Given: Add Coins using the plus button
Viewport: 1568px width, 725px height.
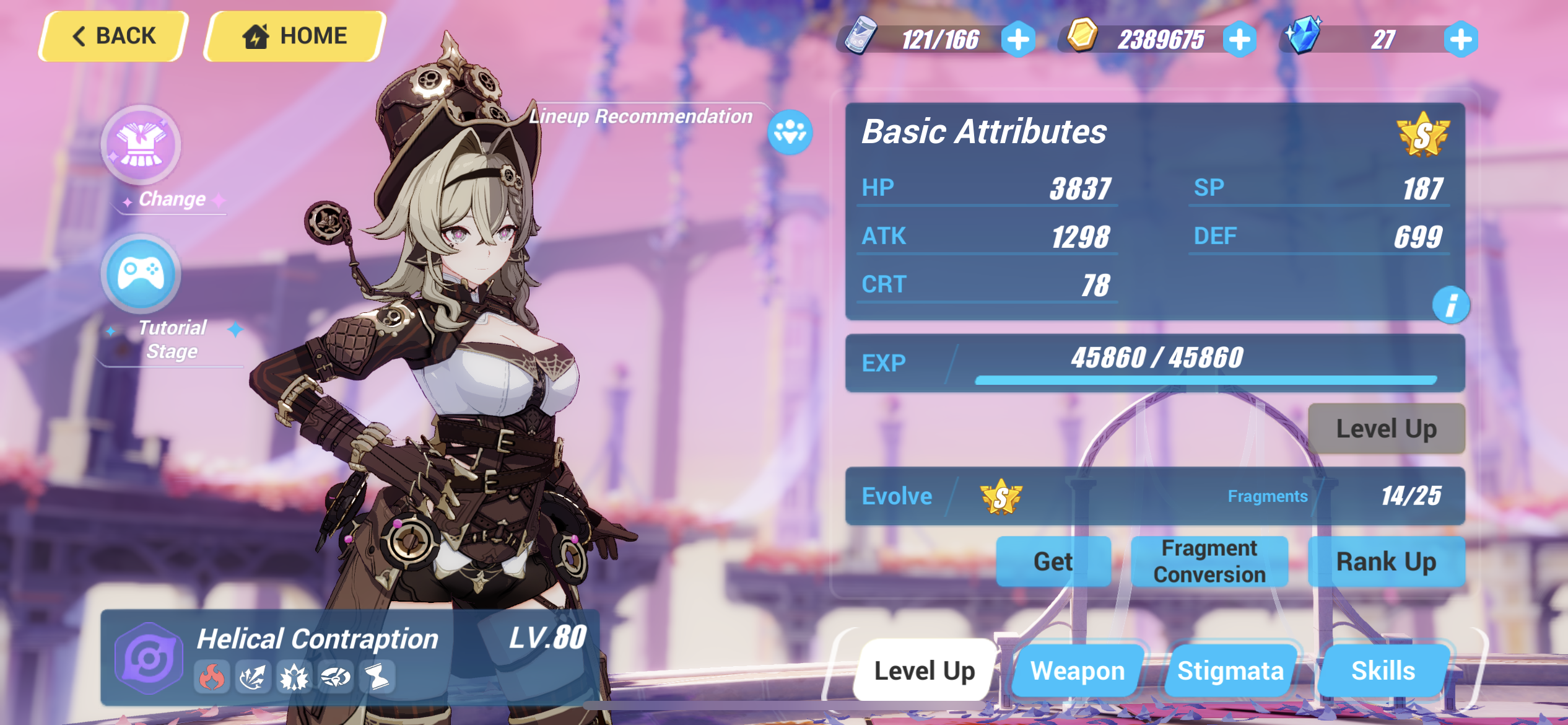Looking at the screenshot, I should [1239, 38].
